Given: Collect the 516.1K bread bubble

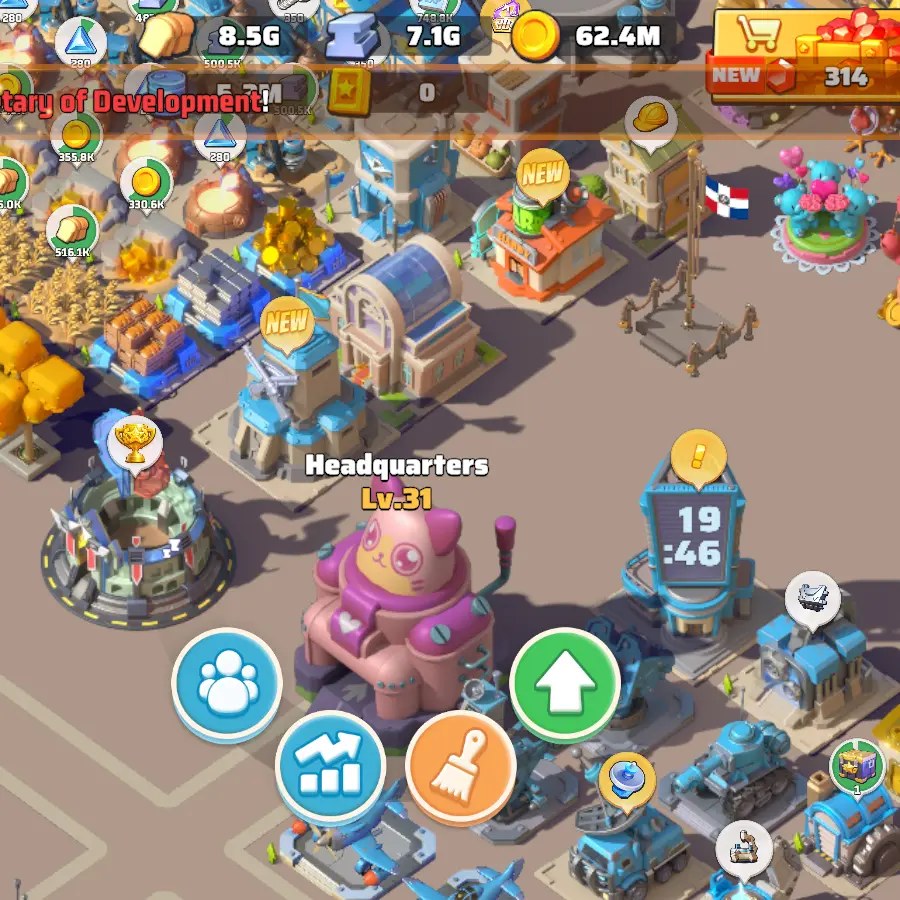Looking at the screenshot, I should point(72,232).
